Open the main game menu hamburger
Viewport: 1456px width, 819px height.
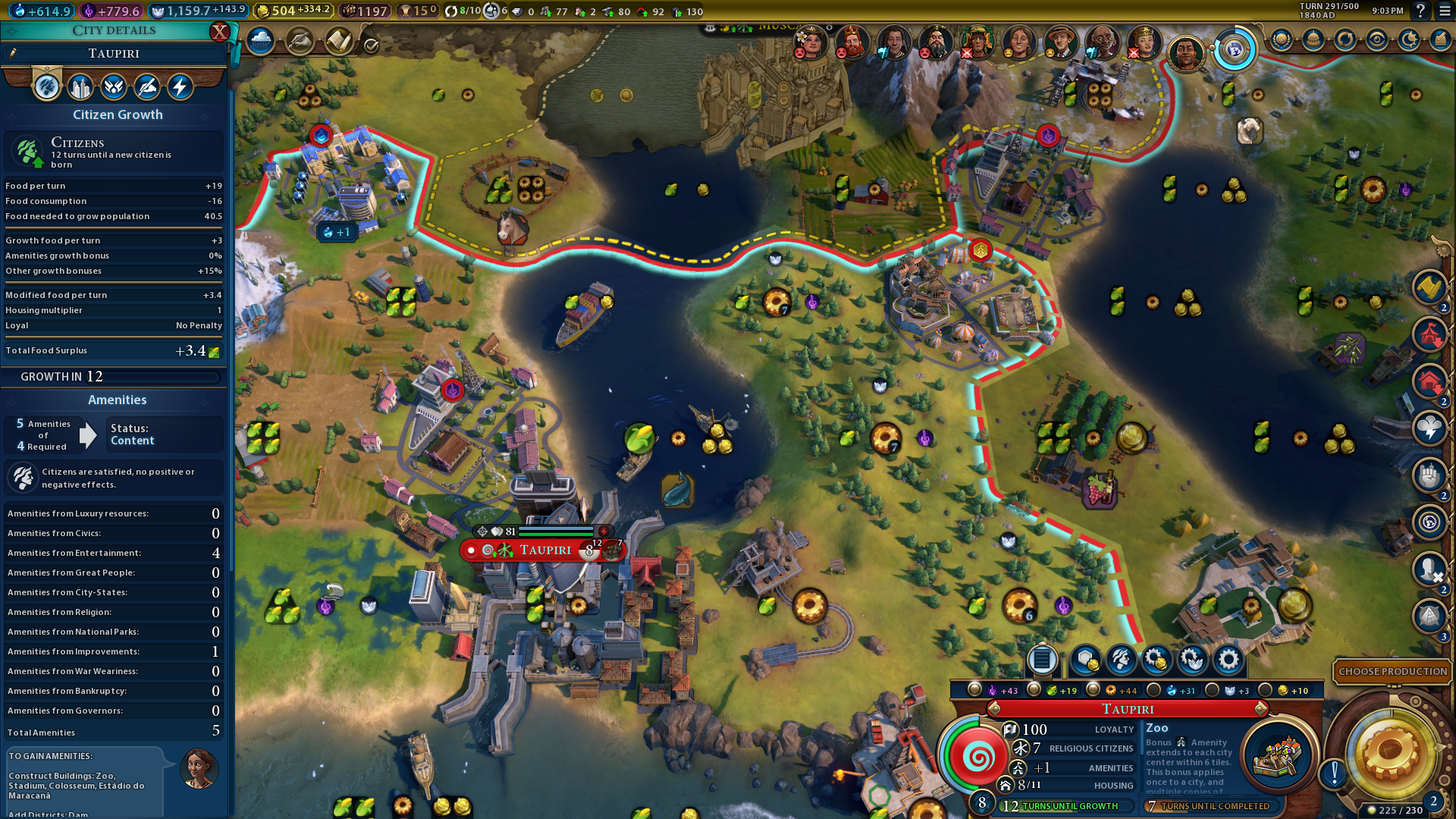click(x=1445, y=11)
